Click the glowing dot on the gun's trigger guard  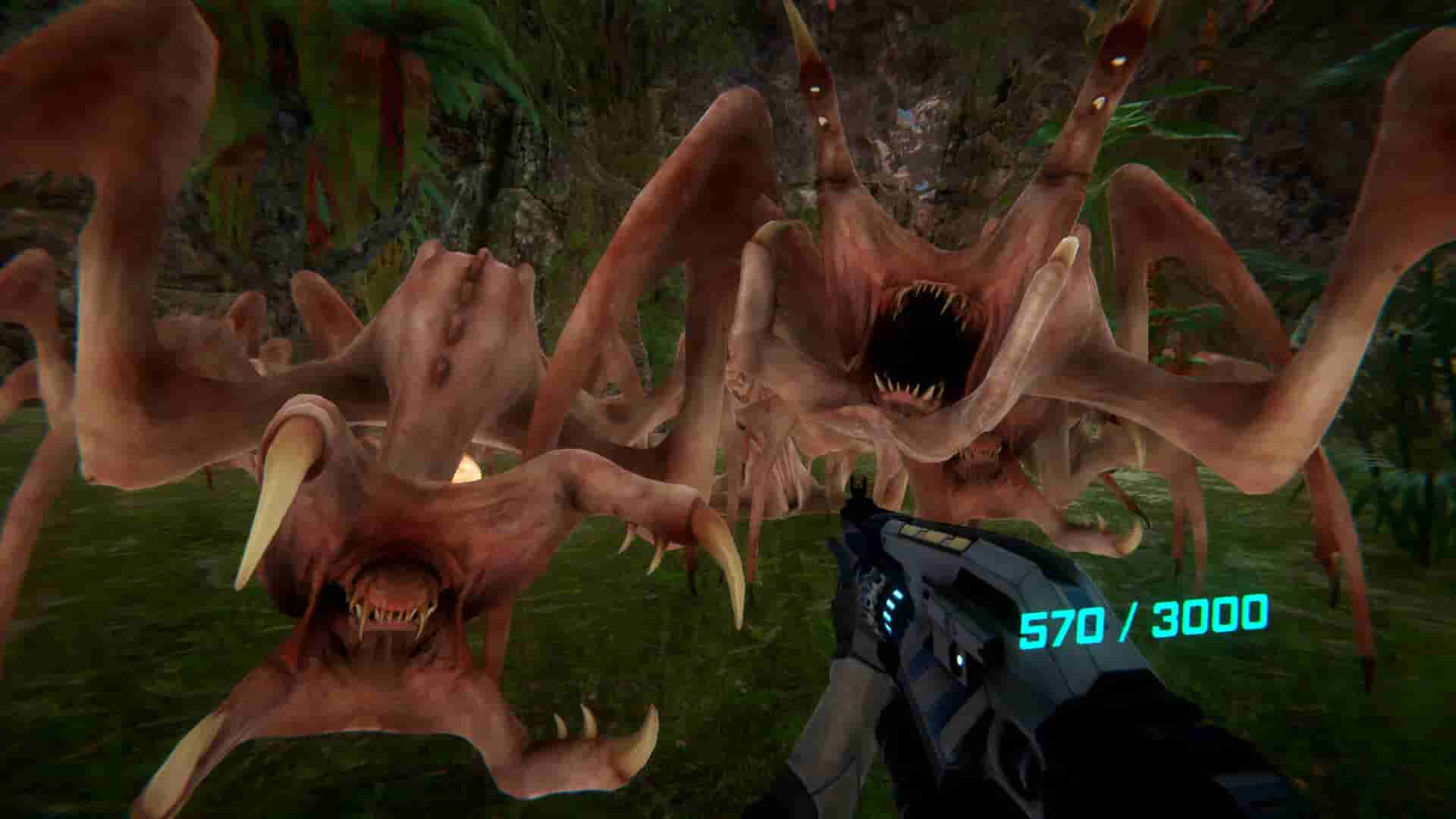click(959, 659)
